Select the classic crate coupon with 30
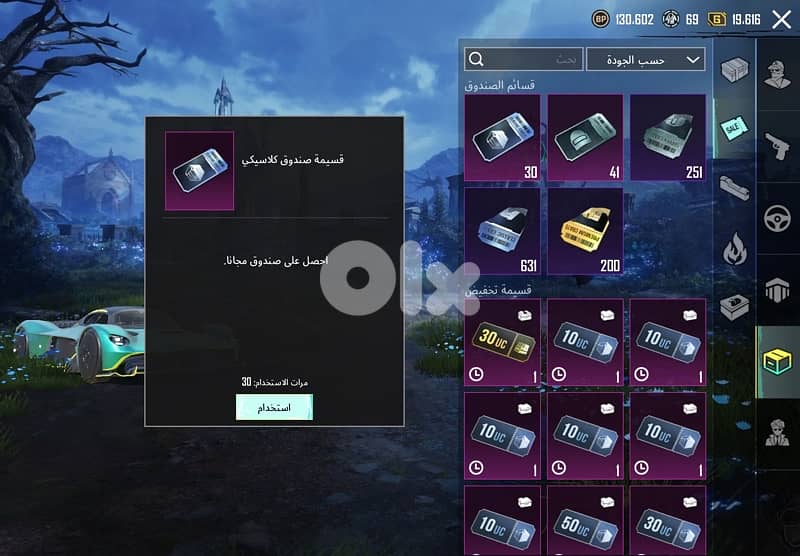Image resolution: width=800 pixels, height=556 pixels. 501,137
